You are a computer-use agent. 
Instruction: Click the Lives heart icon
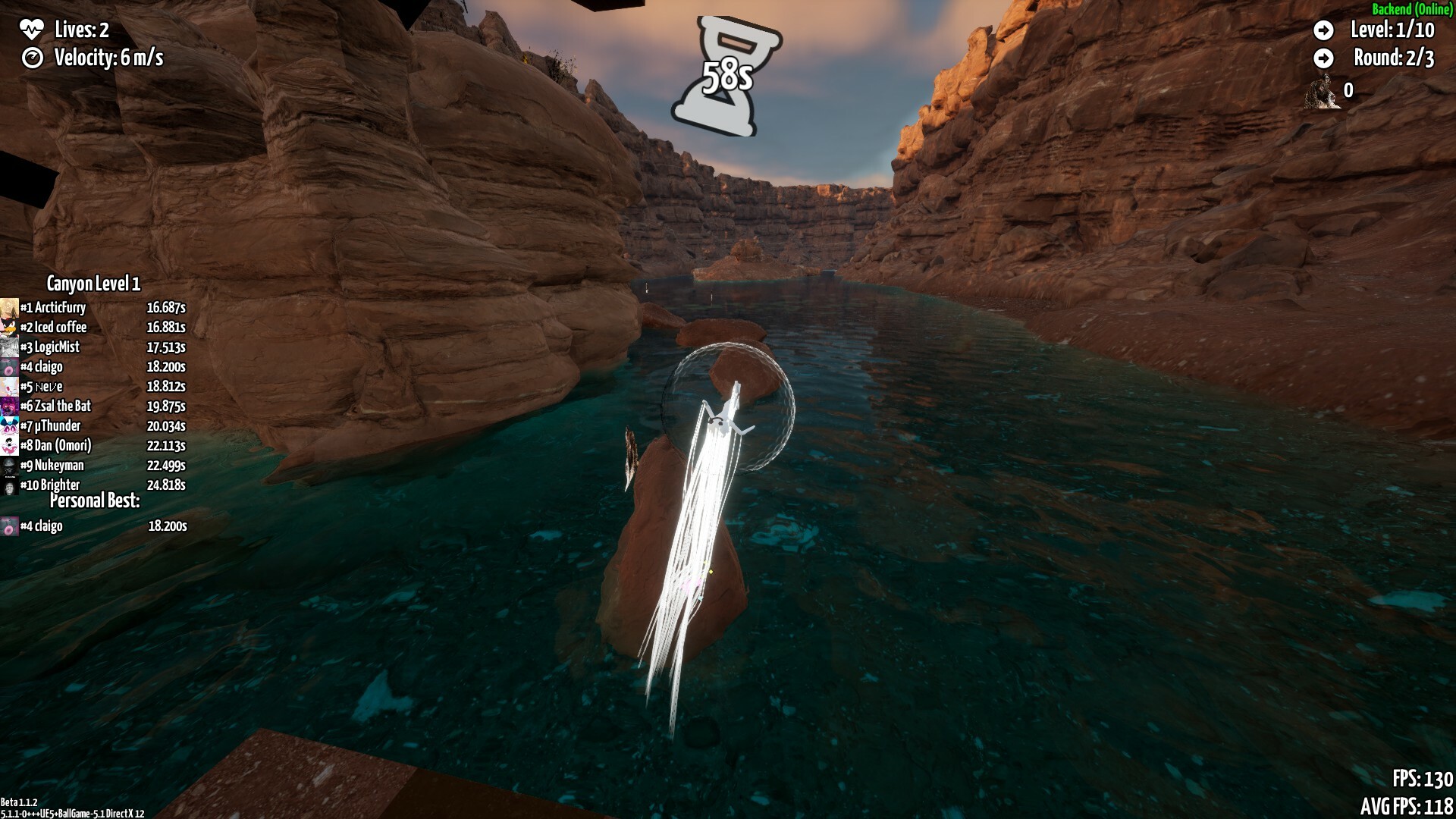point(31,30)
